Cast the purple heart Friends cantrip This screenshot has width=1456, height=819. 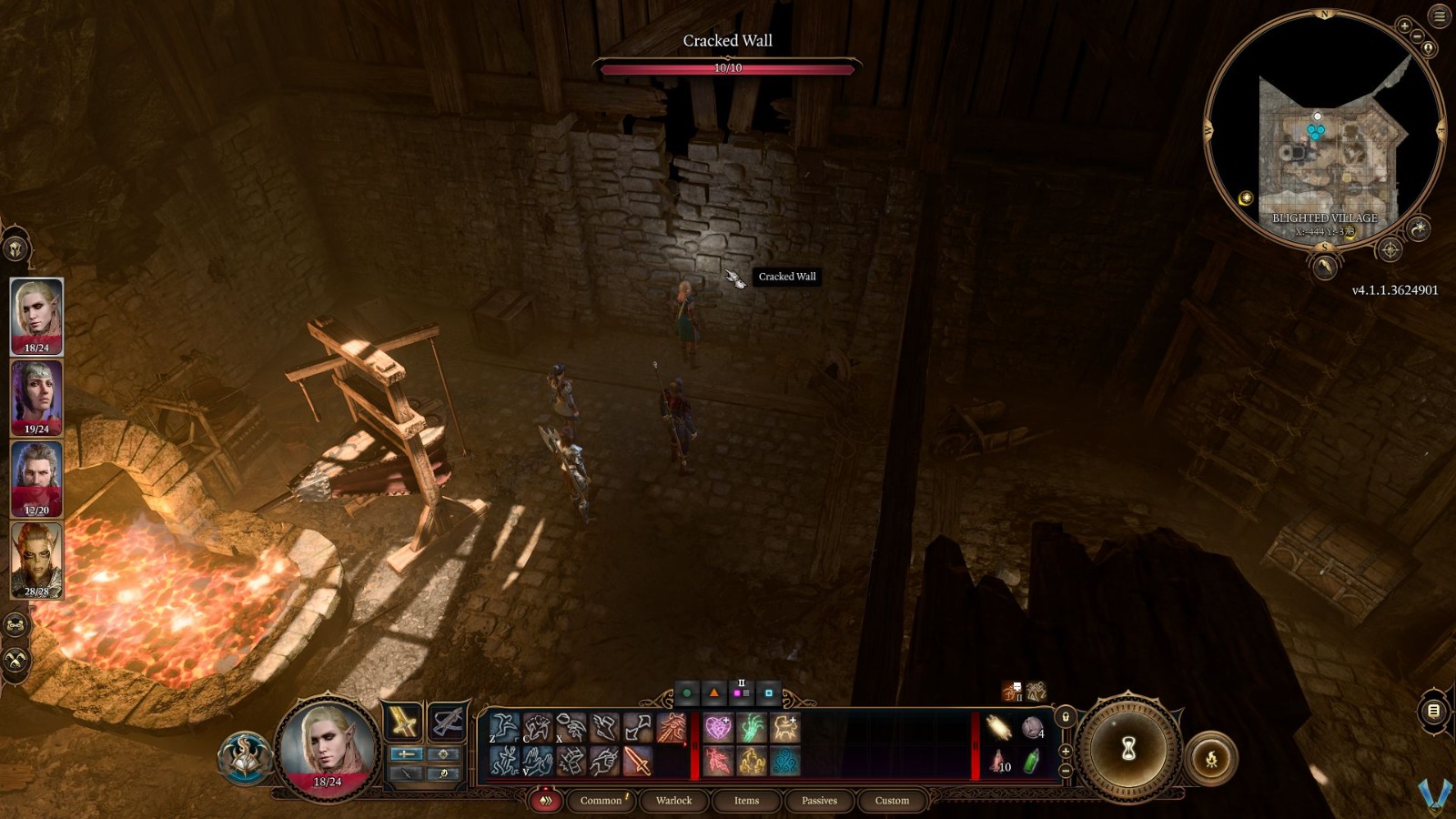pos(719,726)
